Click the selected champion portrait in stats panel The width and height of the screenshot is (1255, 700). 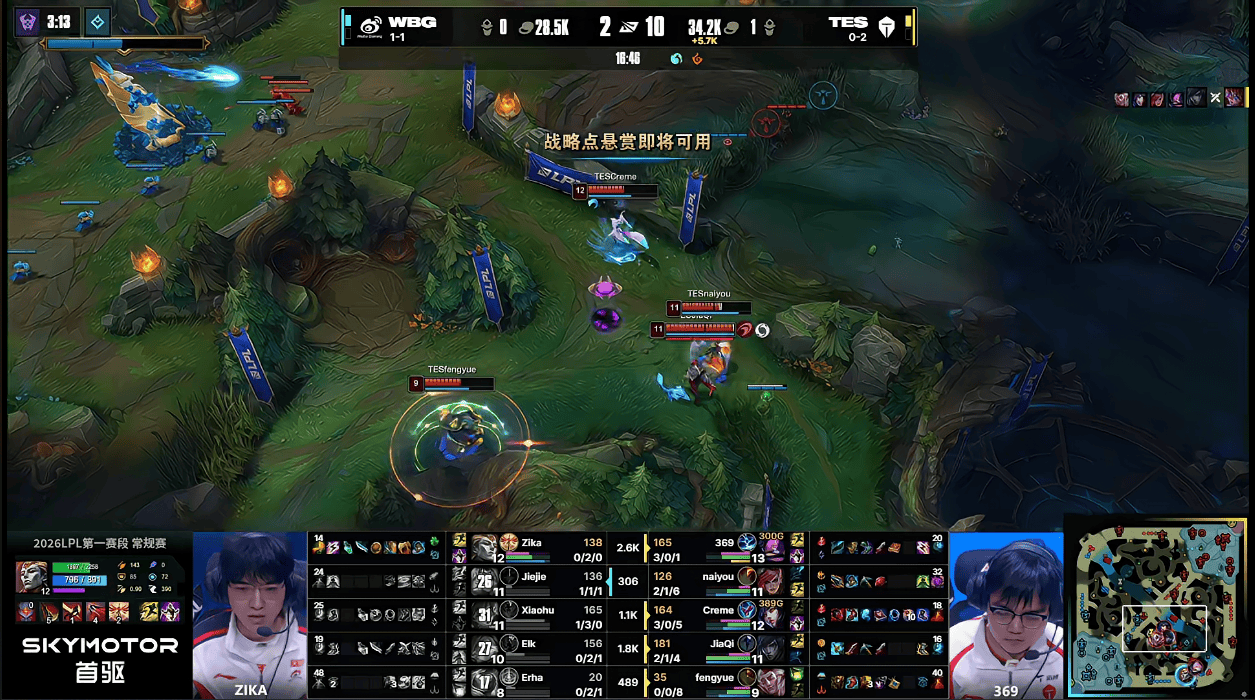(x=30, y=576)
